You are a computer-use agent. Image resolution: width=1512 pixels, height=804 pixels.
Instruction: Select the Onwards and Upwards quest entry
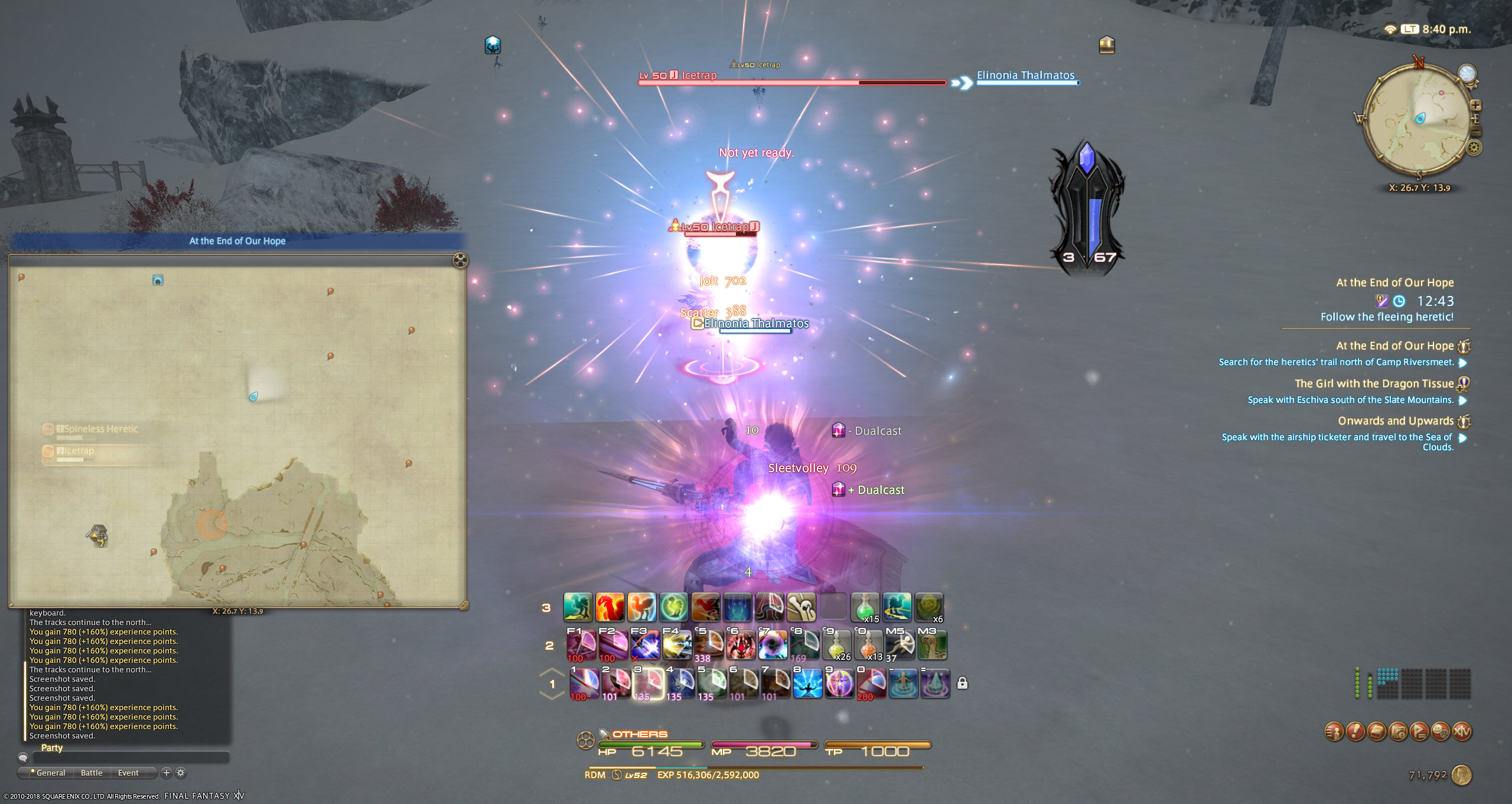pos(1395,421)
